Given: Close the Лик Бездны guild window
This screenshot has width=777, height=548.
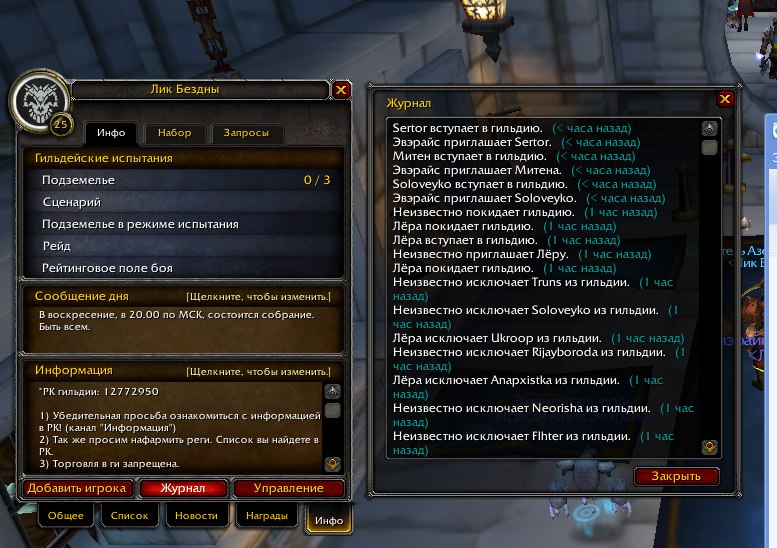Looking at the screenshot, I should pyautogui.click(x=341, y=90).
